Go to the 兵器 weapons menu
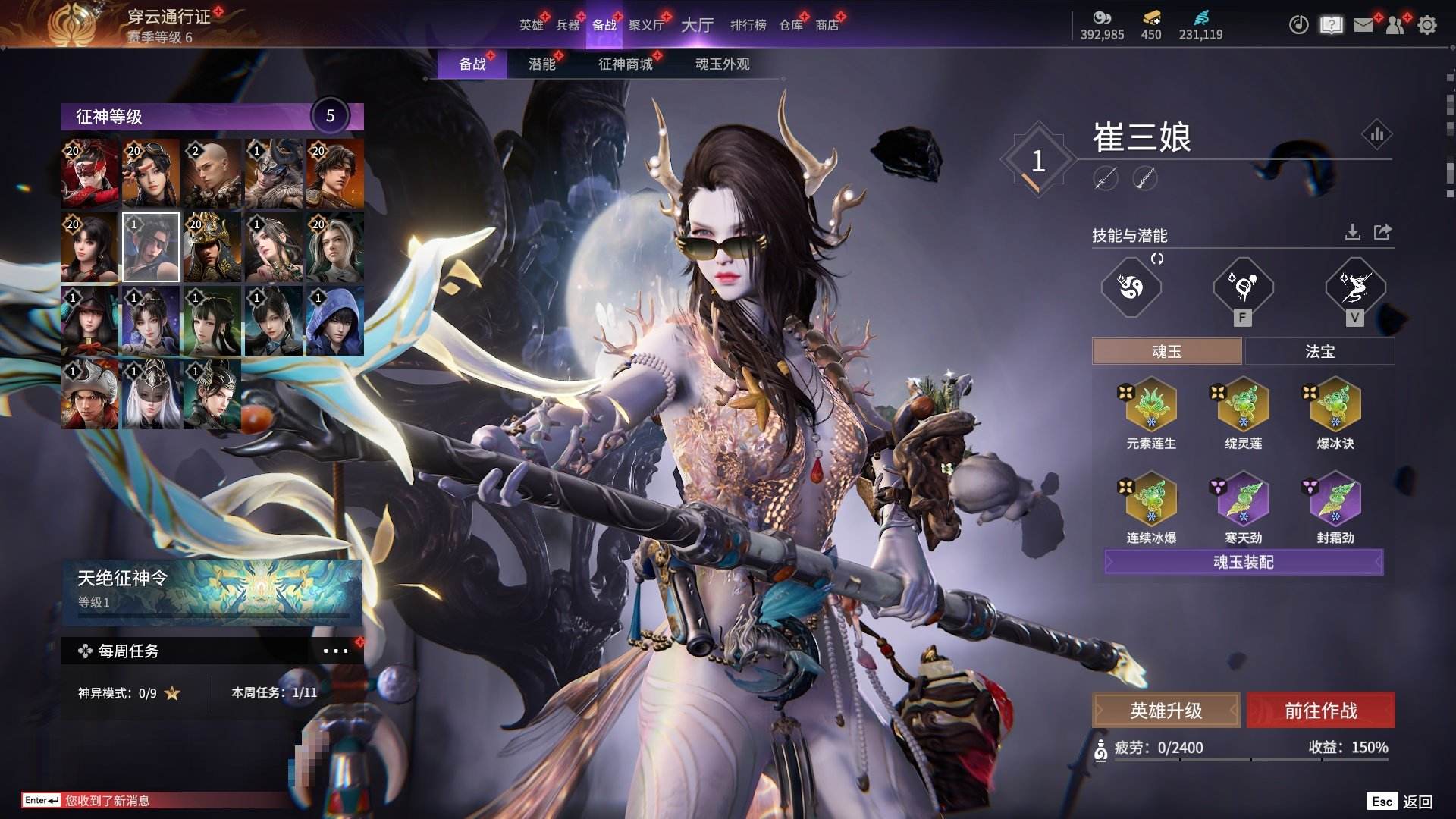The image size is (1456, 819). (x=567, y=25)
